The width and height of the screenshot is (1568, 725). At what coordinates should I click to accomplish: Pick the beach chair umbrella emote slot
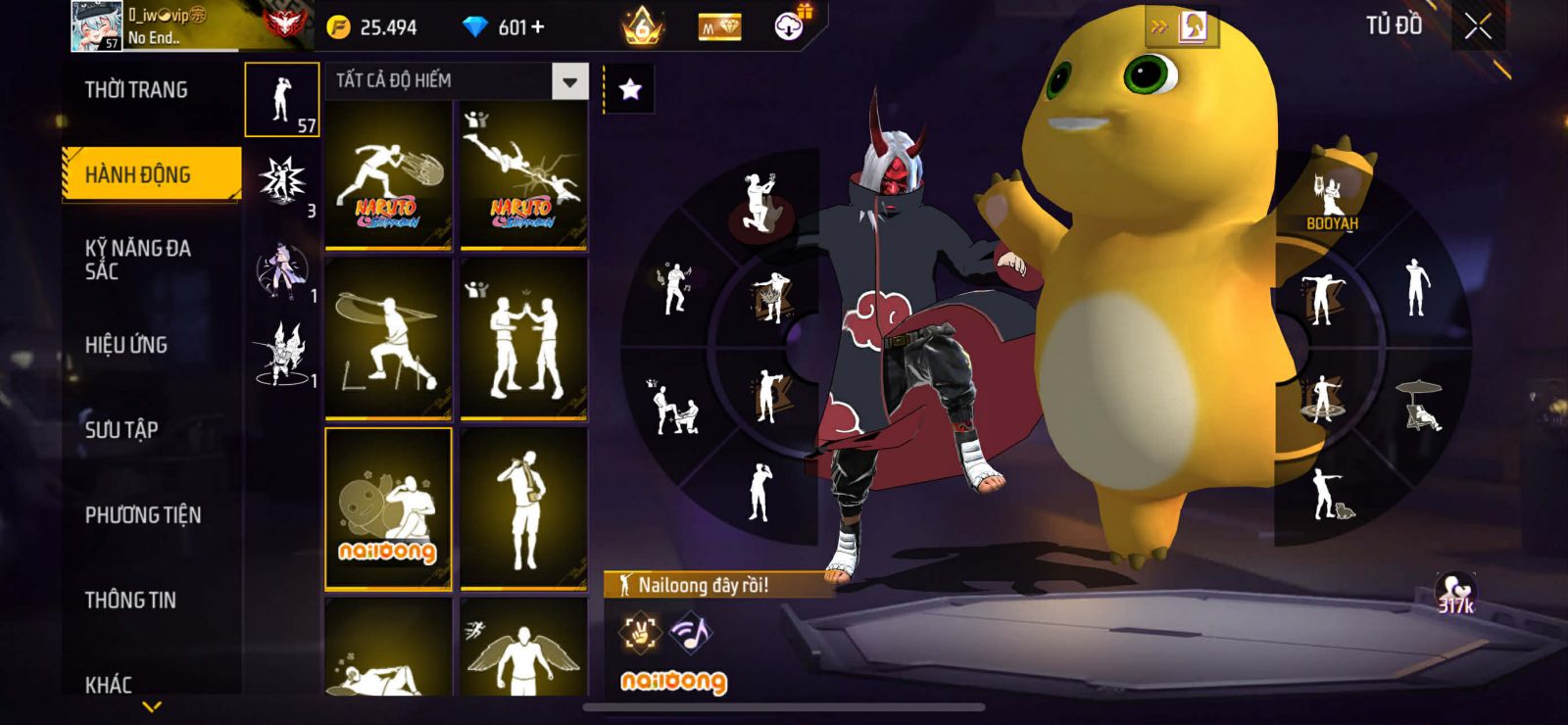1419,404
